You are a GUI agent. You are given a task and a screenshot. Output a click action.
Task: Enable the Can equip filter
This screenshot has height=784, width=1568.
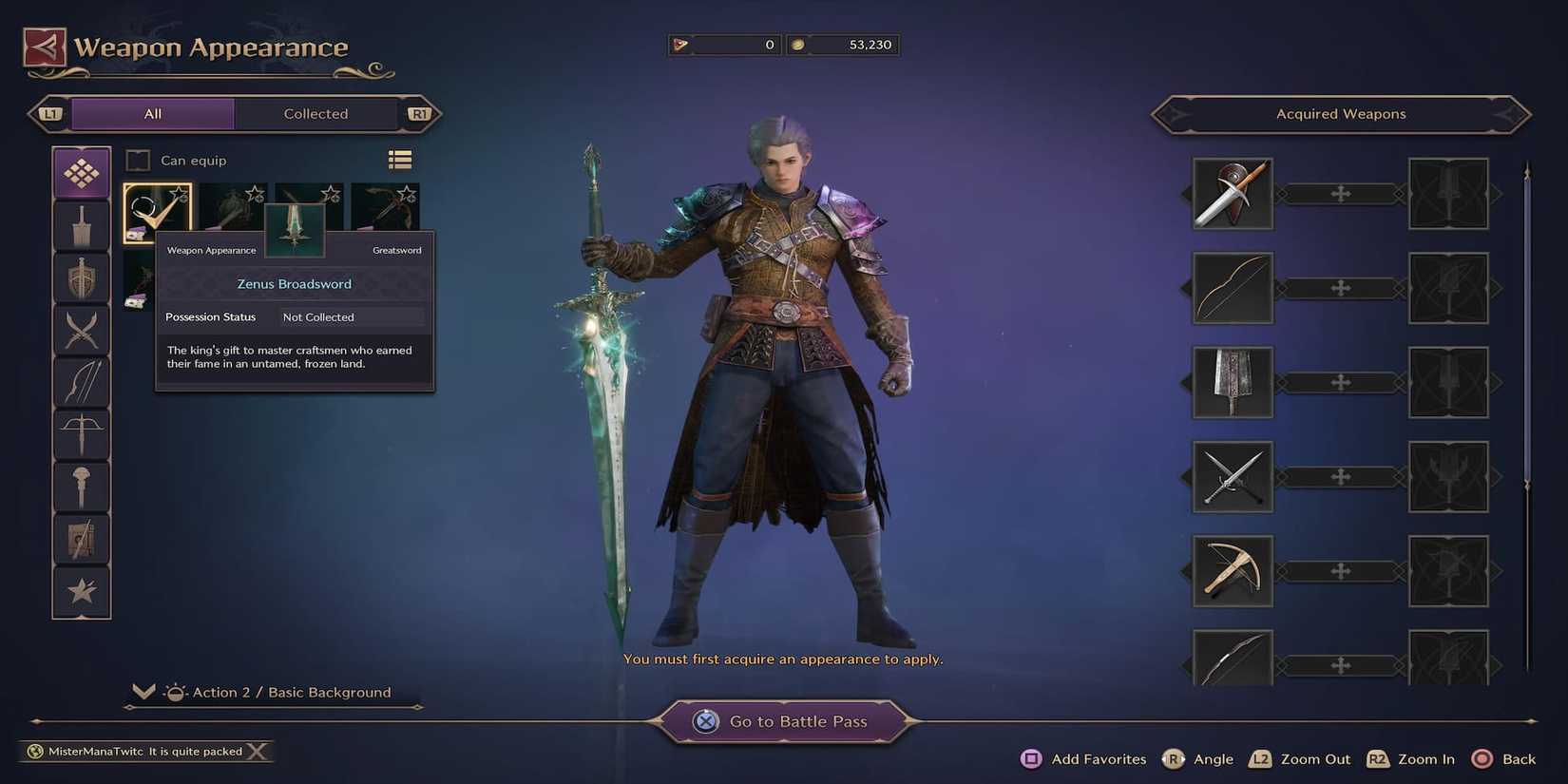pos(138,160)
